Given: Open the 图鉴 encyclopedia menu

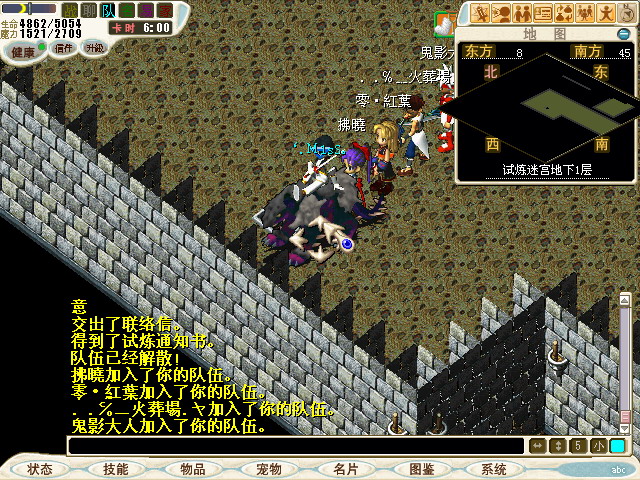Looking at the screenshot, I should tap(421, 468).
